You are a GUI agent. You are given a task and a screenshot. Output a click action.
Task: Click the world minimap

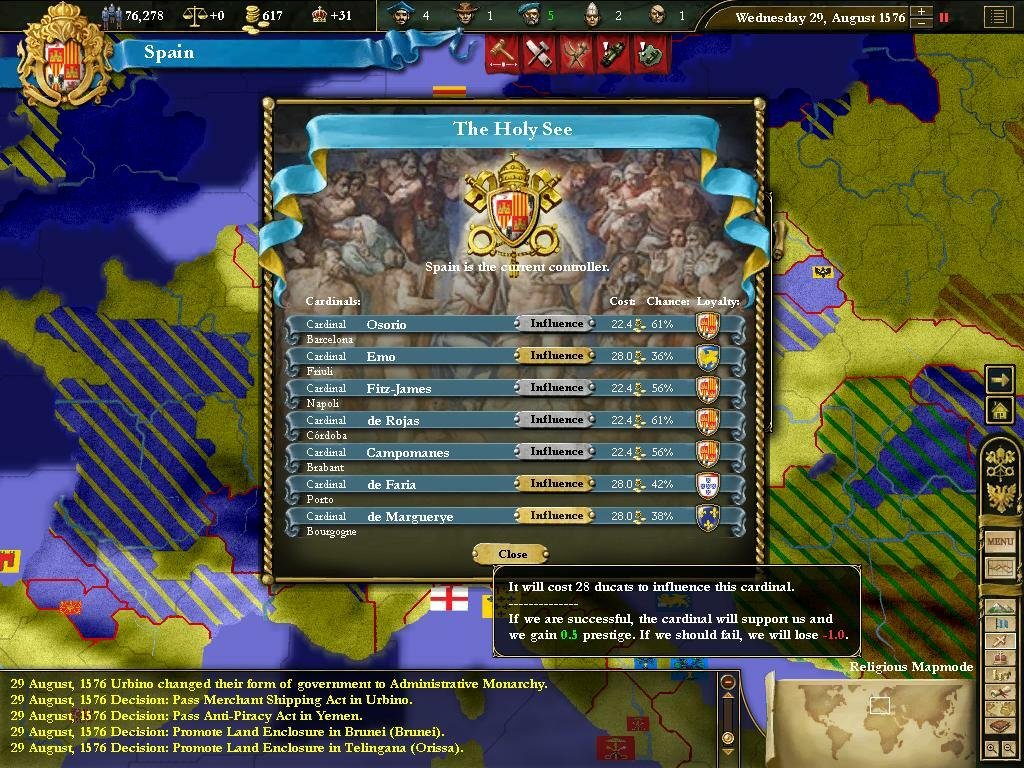880,715
